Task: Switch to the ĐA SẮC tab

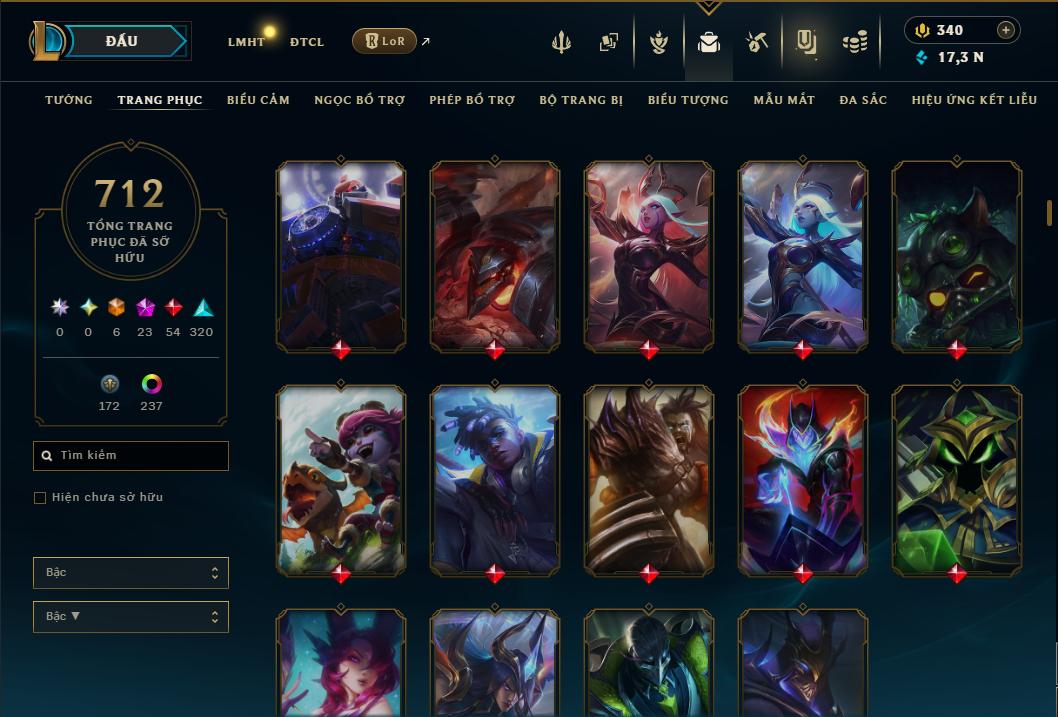Action: coord(863,100)
